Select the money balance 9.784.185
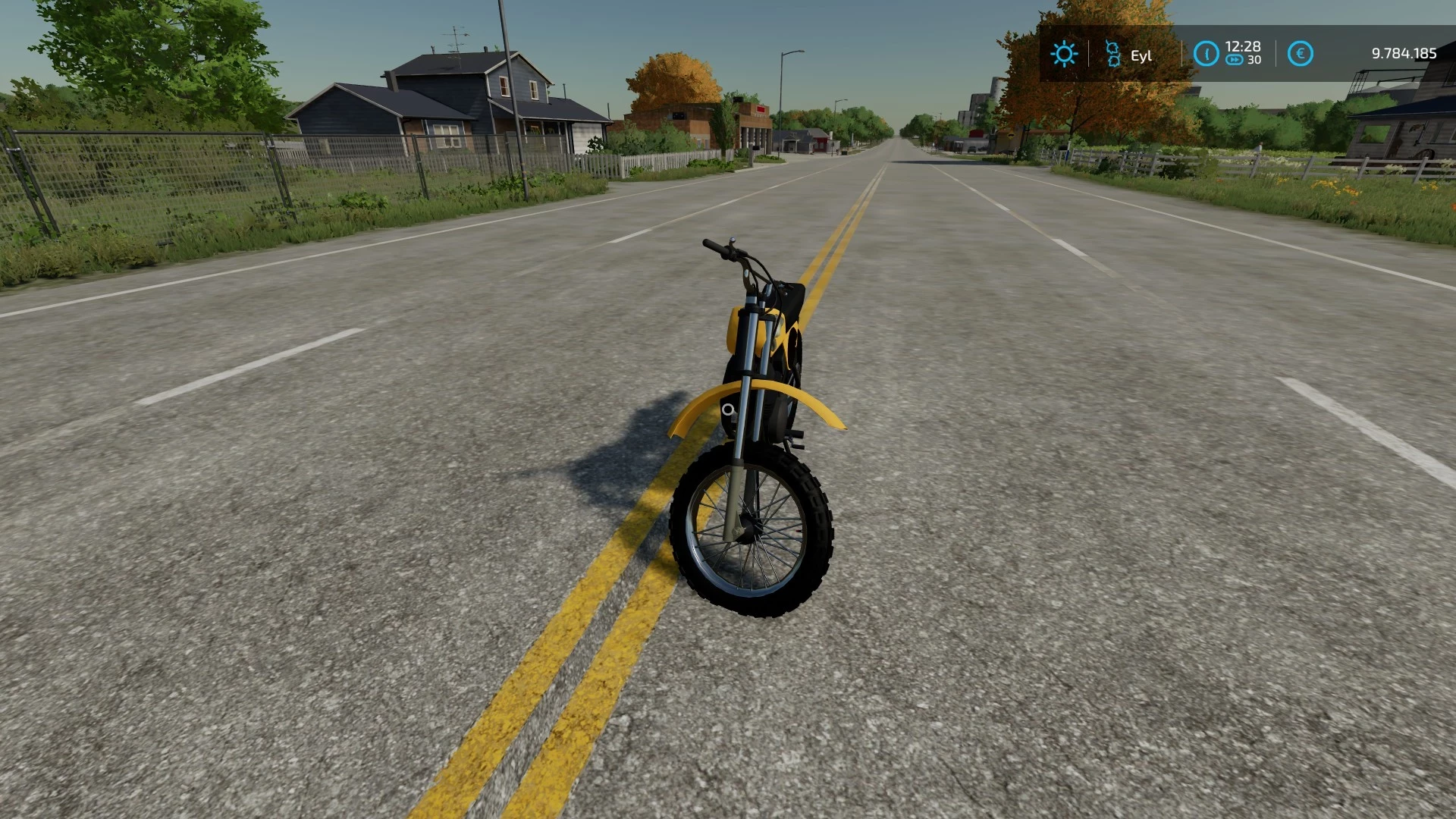The height and width of the screenshot is (819, 1456). pyautogui.click(x=1403, y=54)
